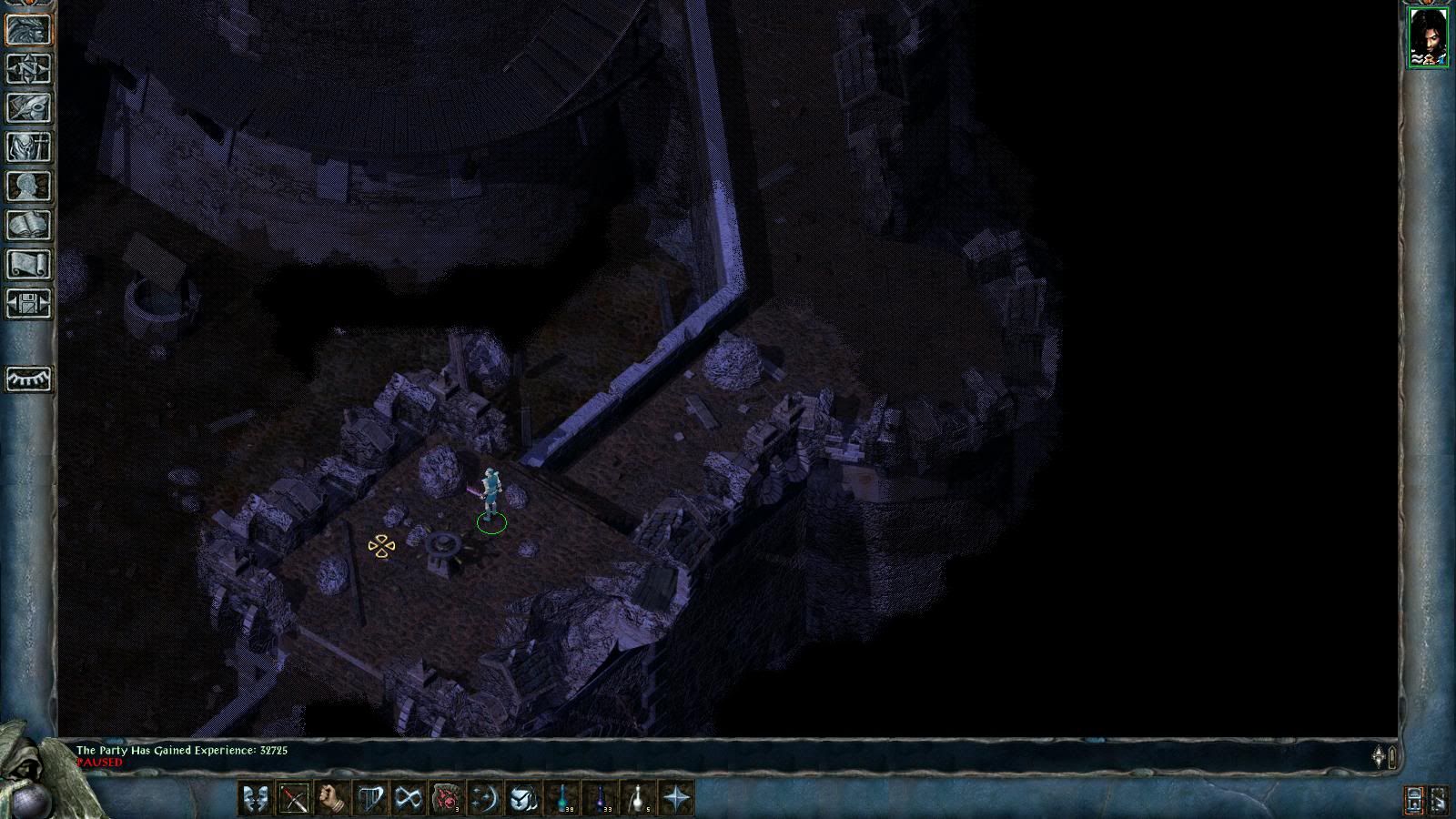Open the inventory screen button
The height and width of the screenshot is (819, 1456).
[x=29, y=147]
